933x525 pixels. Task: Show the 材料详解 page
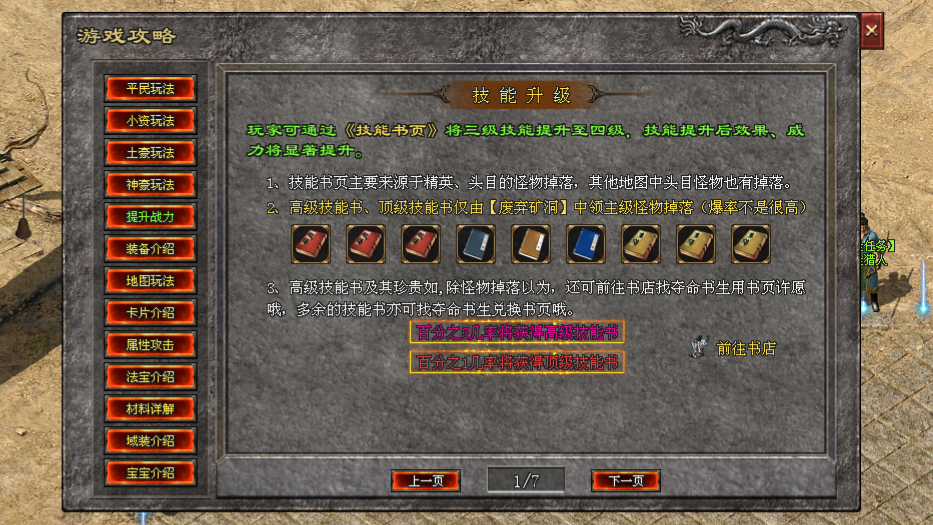click(x=150, y=409)
